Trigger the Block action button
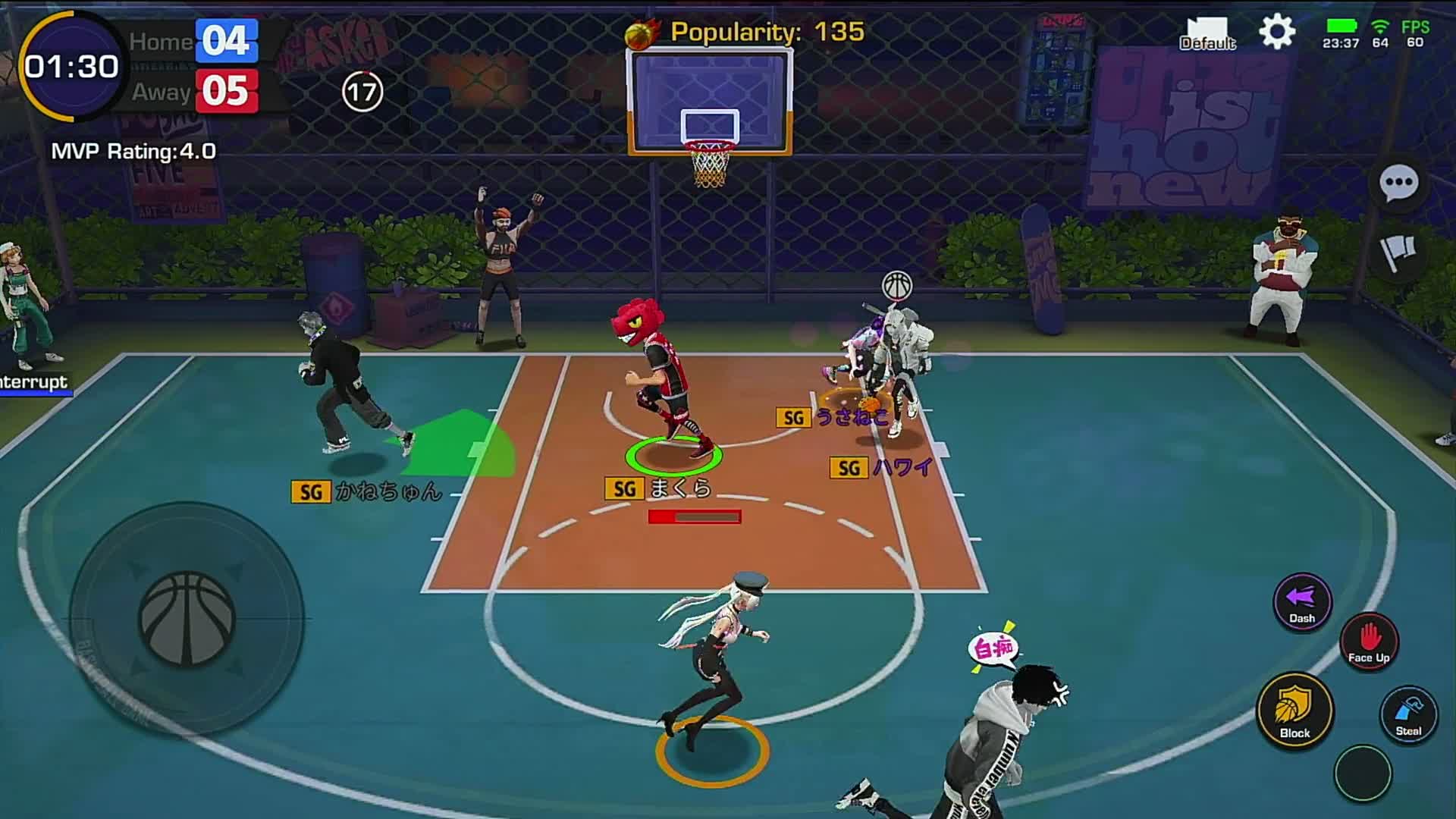Viewport: 1456px width, 819px height. click(1294, 710)
